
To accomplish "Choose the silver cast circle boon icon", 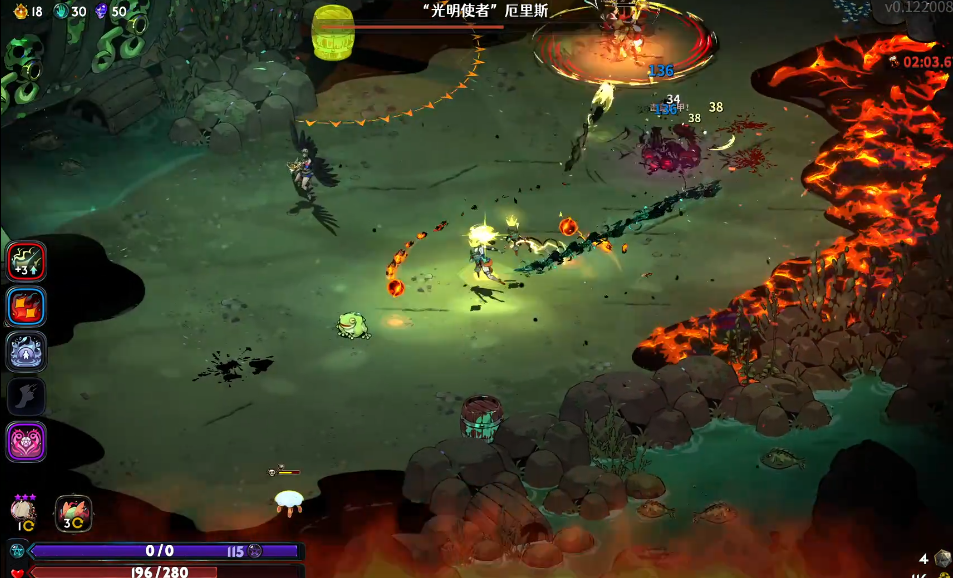I will click(x=27, y=352).
